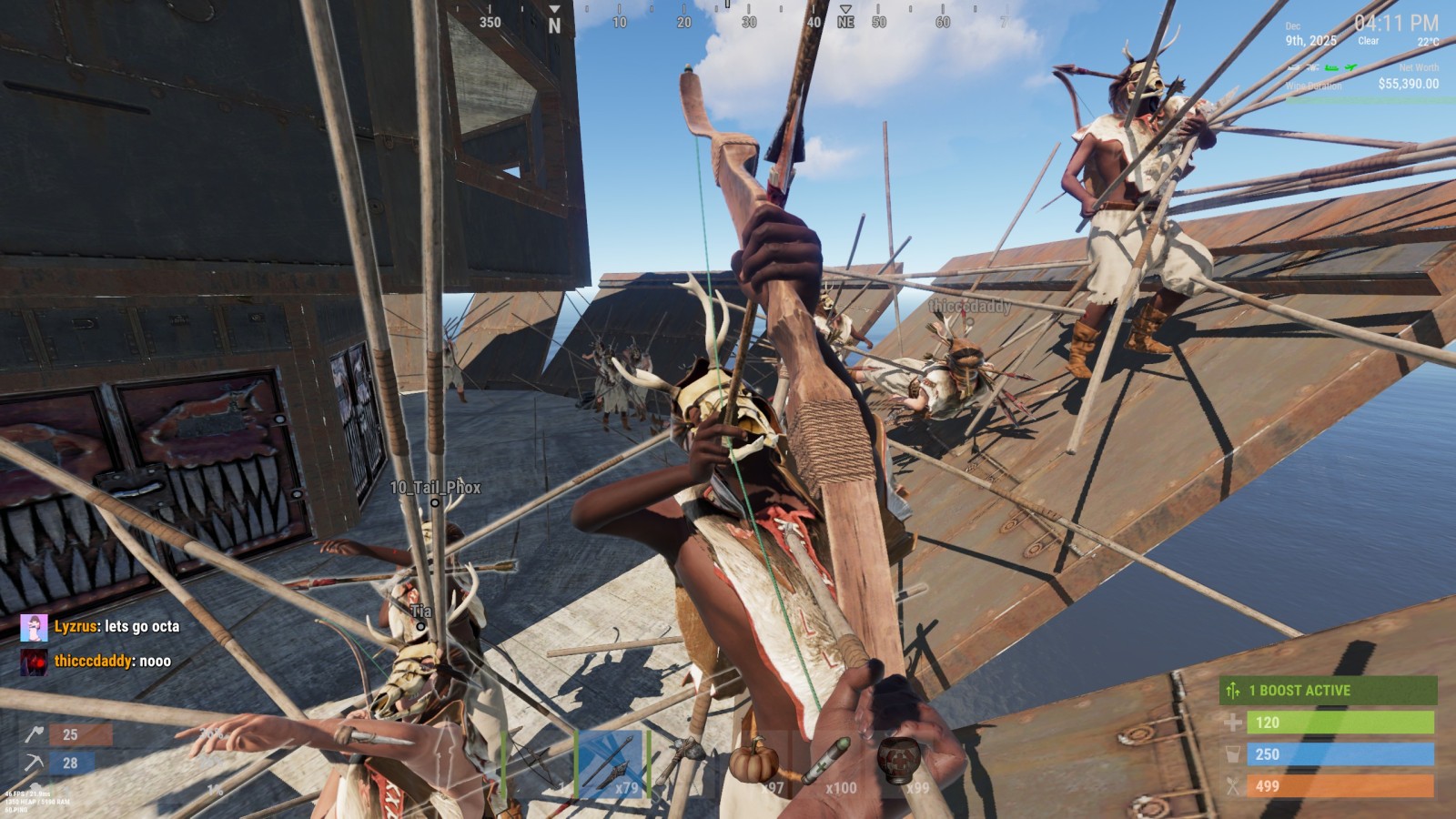This screenshot has height=819, width=1456.
Task: Select the bow hotbar slot
Action: coord(538,763)
